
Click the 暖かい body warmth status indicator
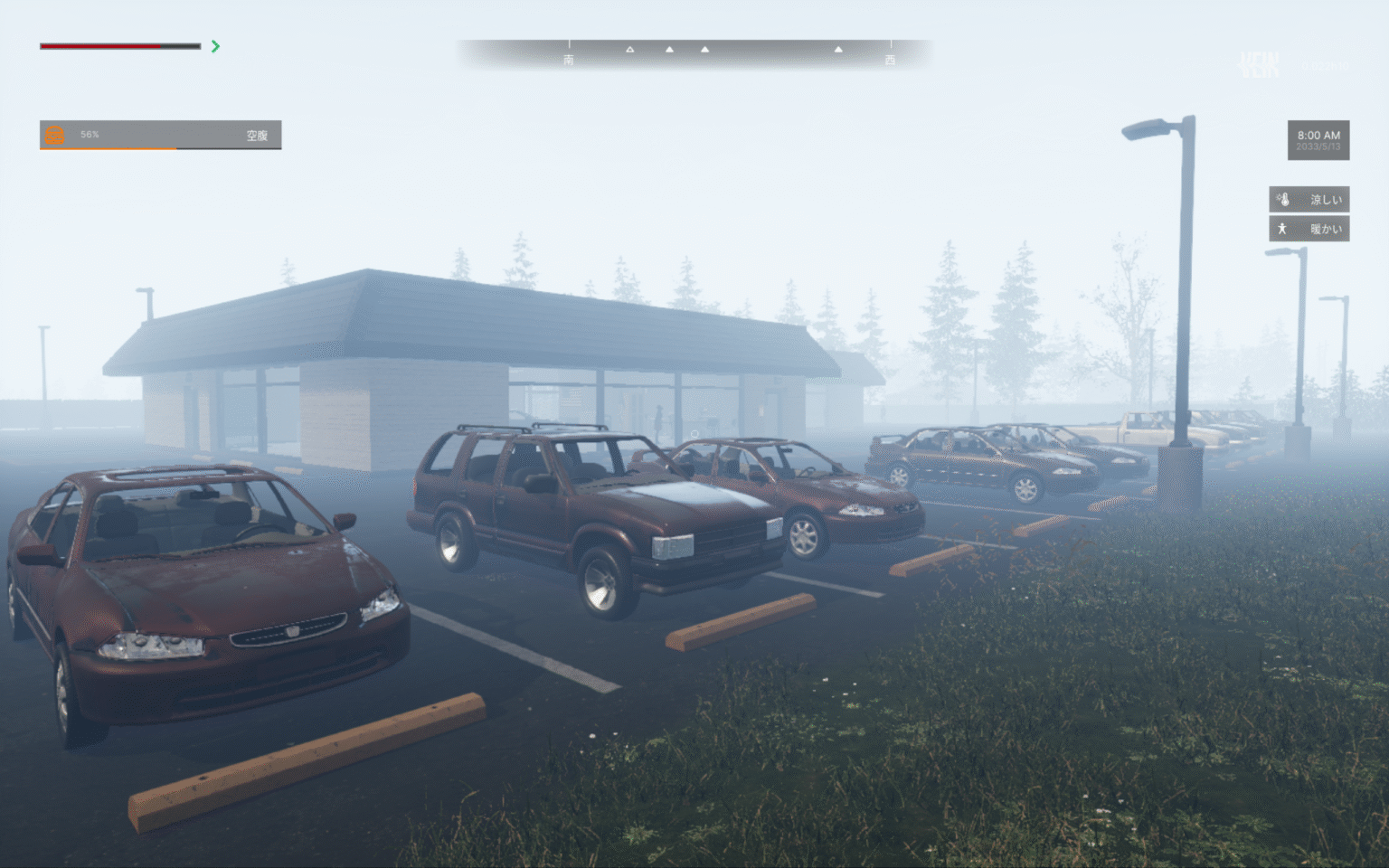coord(1309,229)
